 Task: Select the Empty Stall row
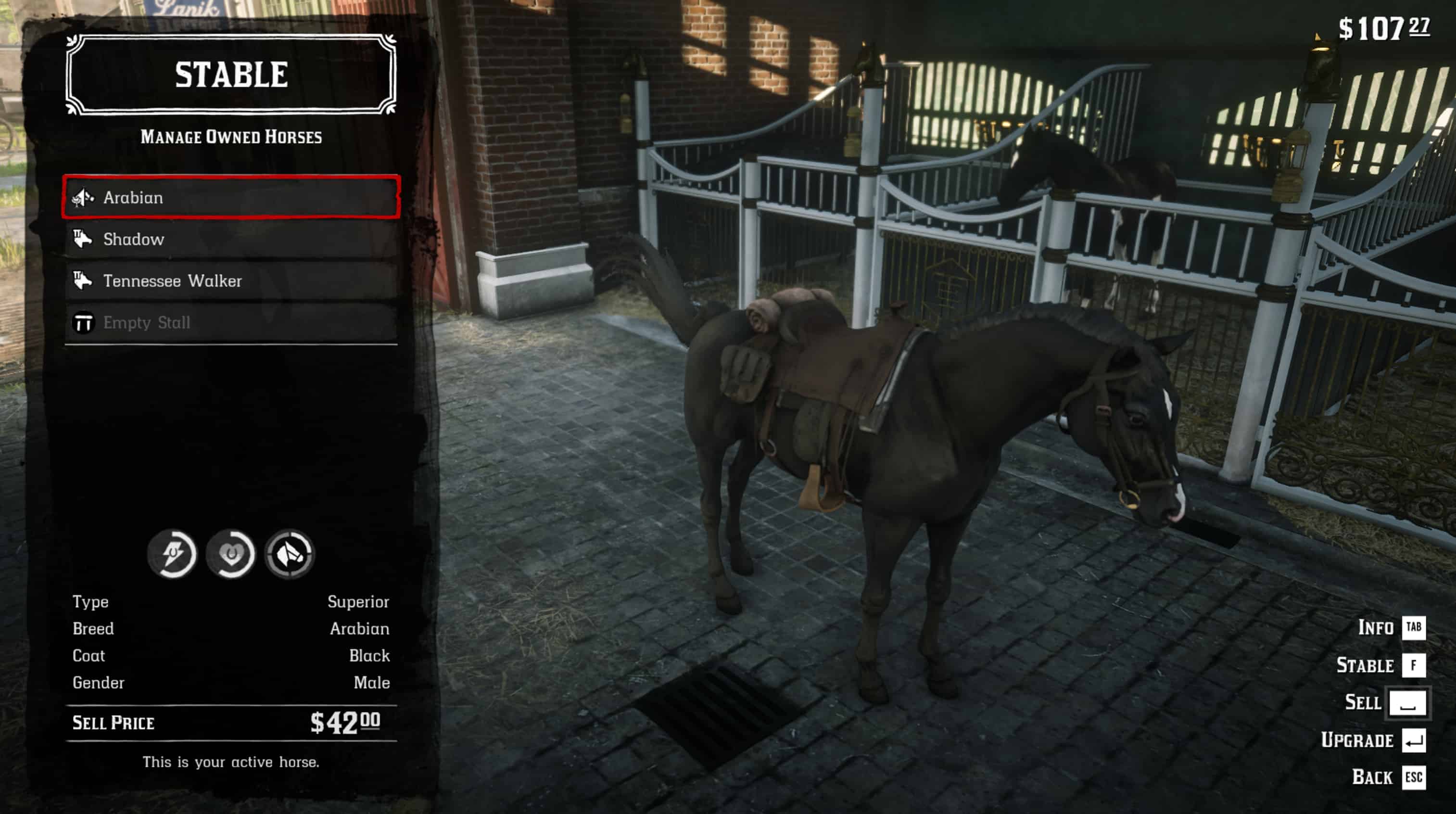(x=230, y=323)
